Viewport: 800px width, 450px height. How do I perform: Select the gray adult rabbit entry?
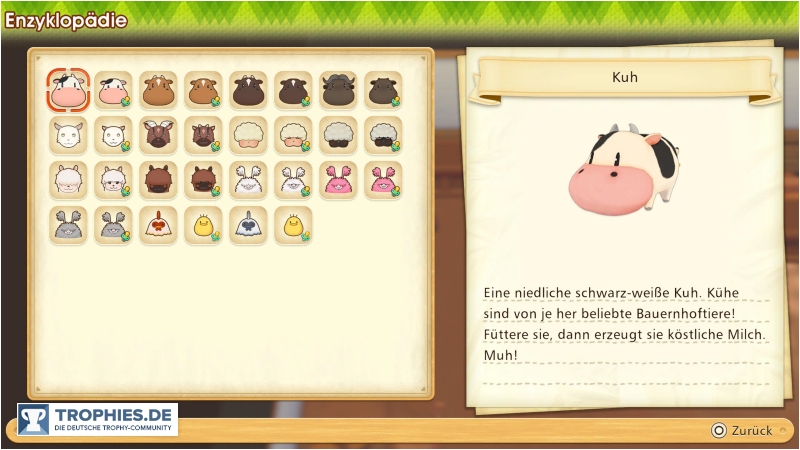pyautogui.click(x=68, y=226)
